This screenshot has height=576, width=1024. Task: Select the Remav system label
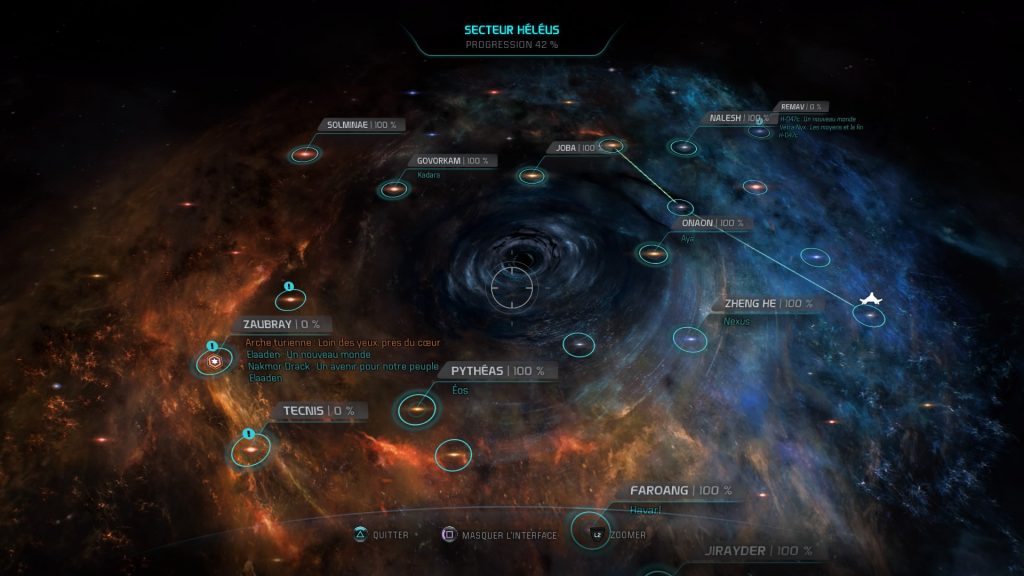point(800,106)
